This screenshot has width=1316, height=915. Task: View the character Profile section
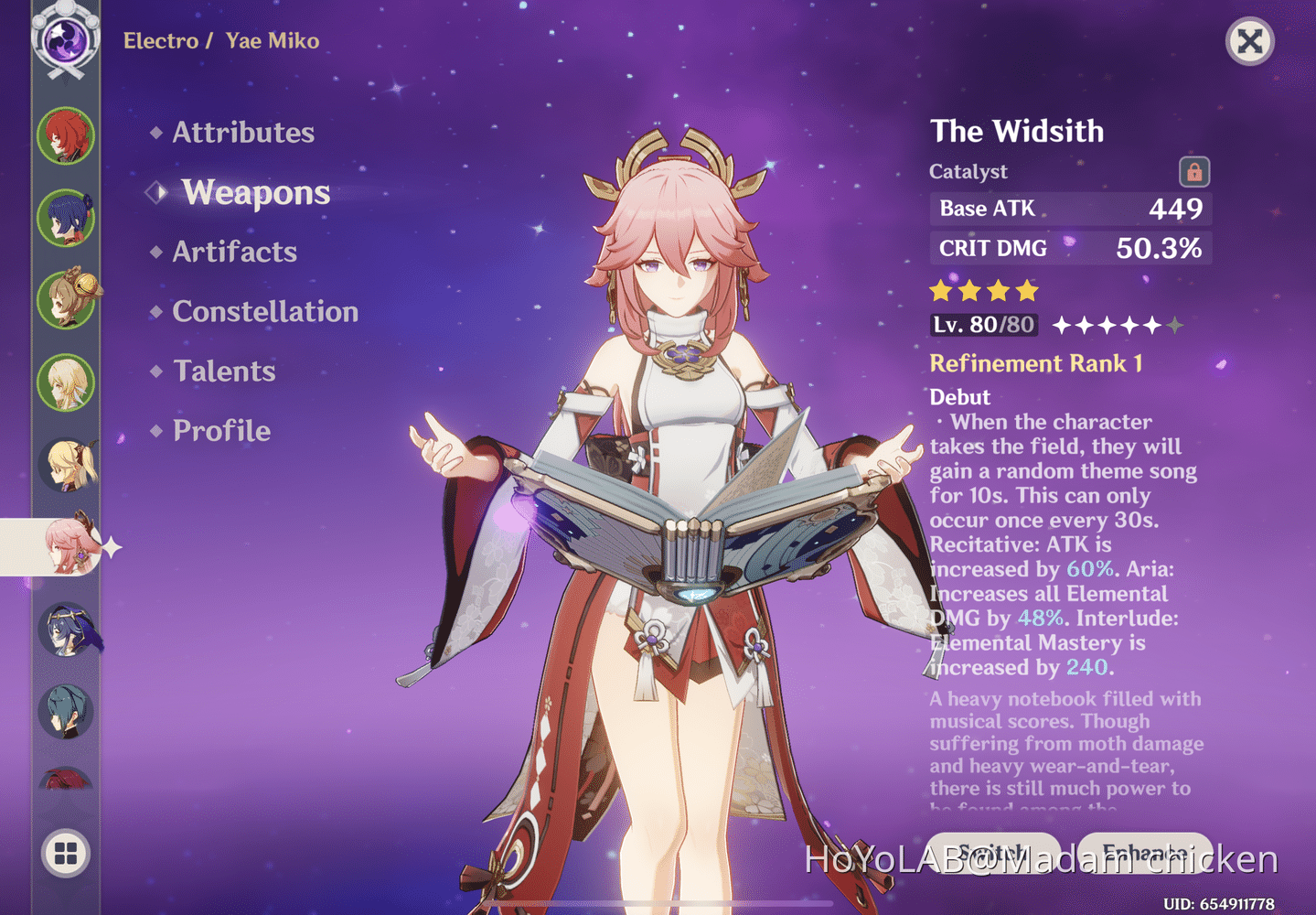click(x=221, y=430)
